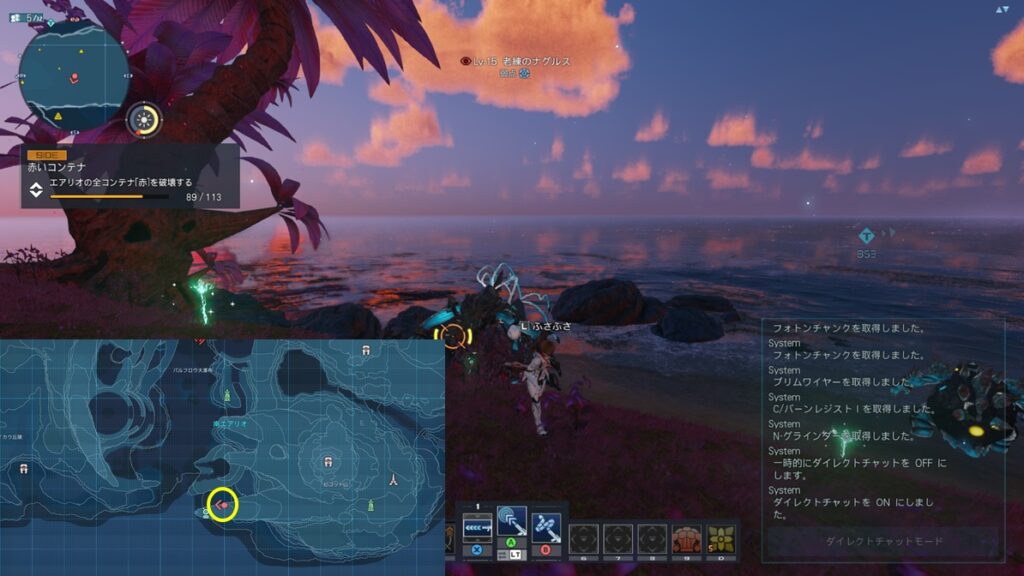Click the direct chat mode input bar
The height and width of the screenshot is (576, 1024).
click(882, 541)
